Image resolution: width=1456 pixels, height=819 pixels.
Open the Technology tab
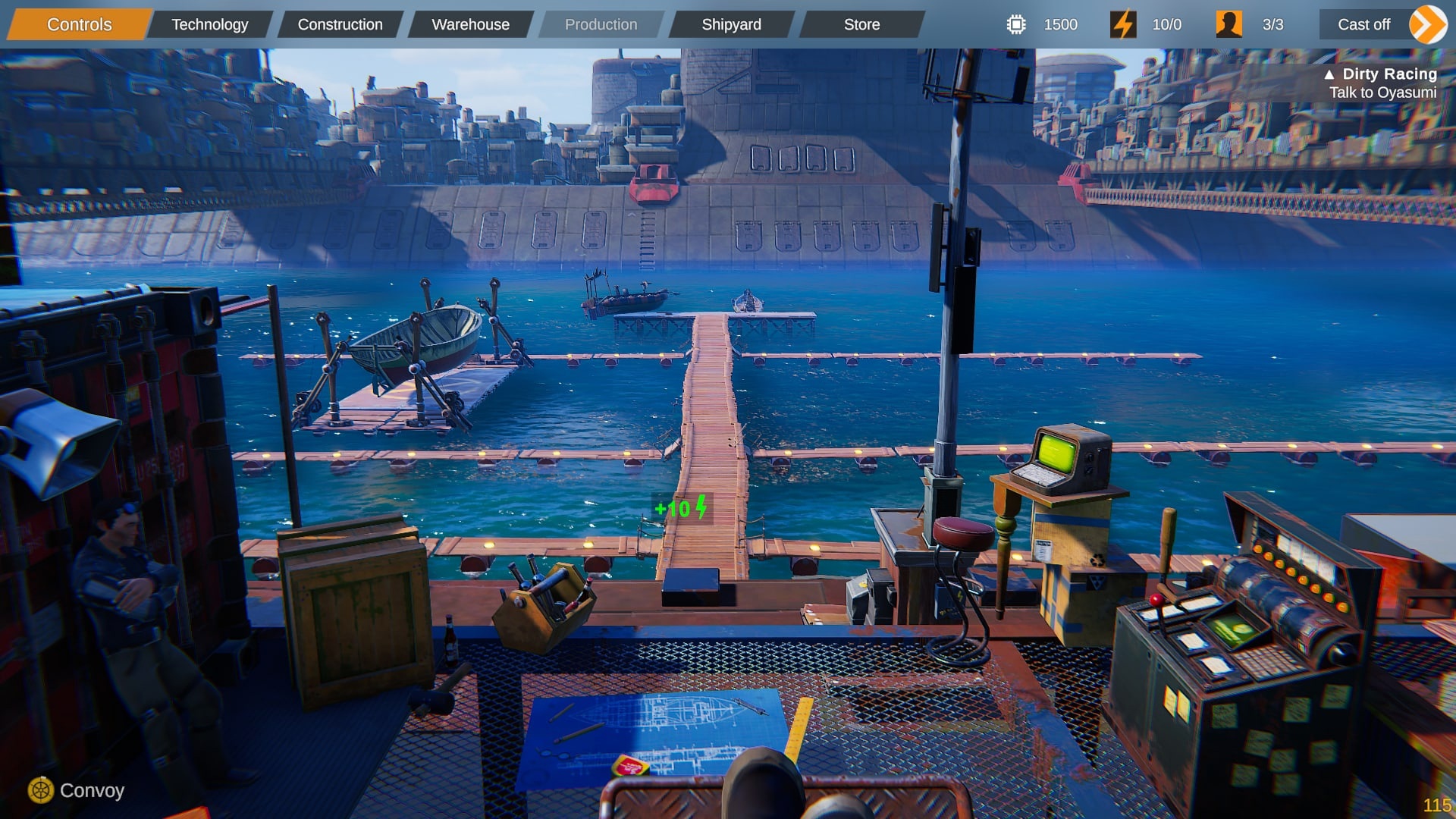click(209, 24)
